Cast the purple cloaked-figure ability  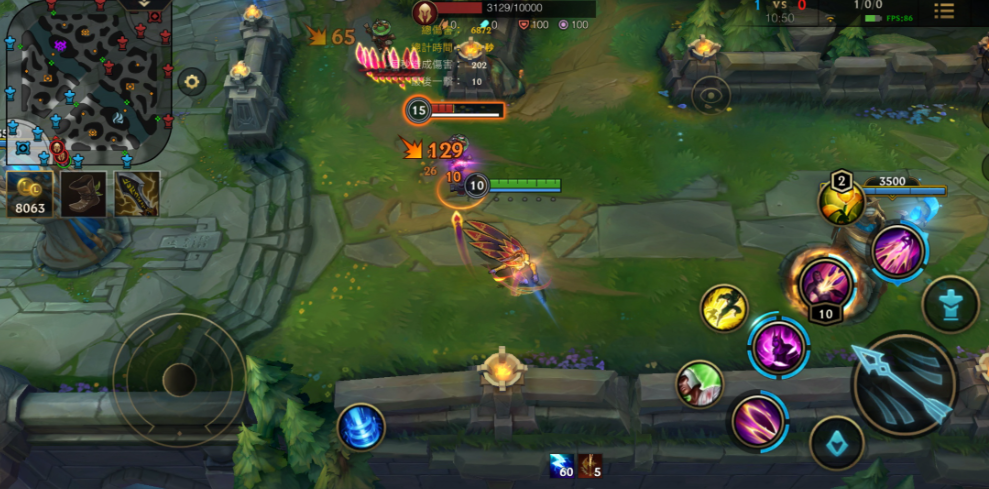pyautogui.click(x=778, y=346)
